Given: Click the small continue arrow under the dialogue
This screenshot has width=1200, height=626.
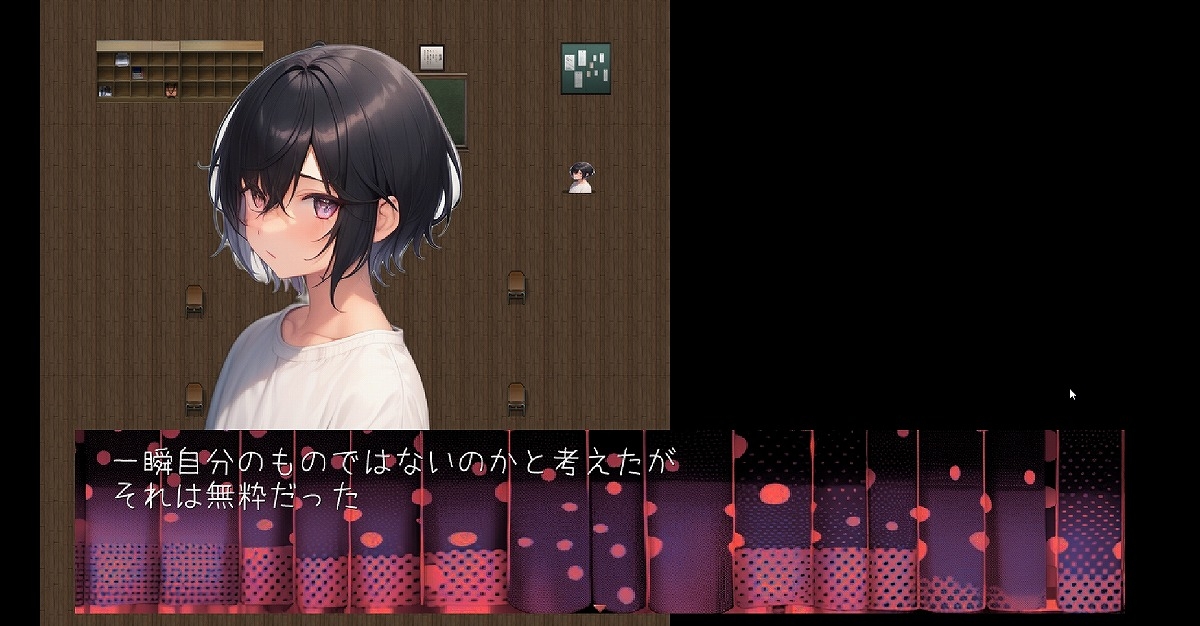Looking at the screenshot, I should [599, 607].
